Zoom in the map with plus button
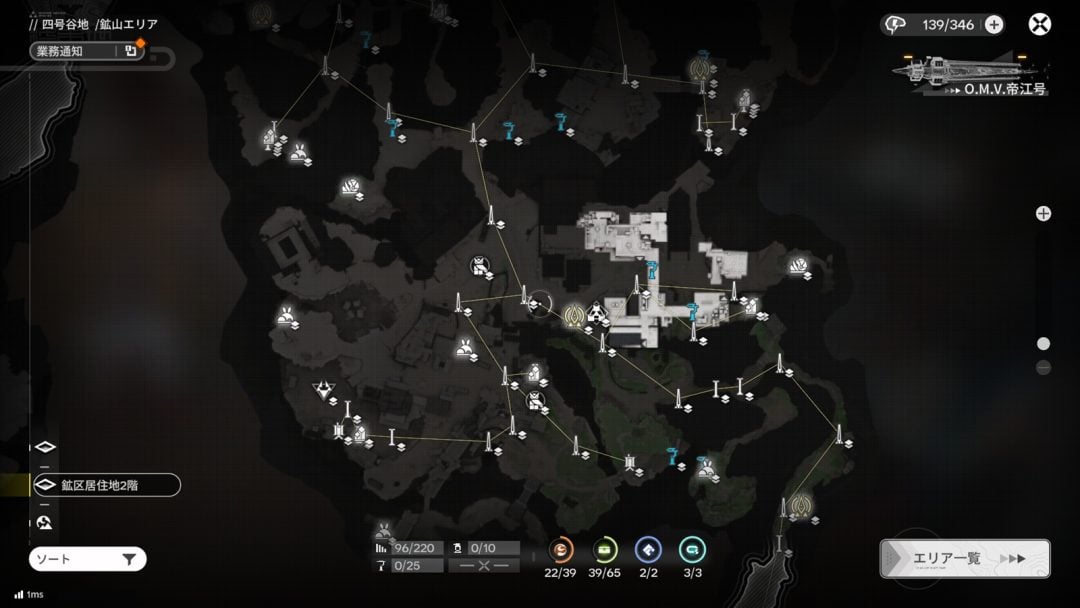Image resolution: width=1080 pixels, height=608 pixels. [1043, 213]
